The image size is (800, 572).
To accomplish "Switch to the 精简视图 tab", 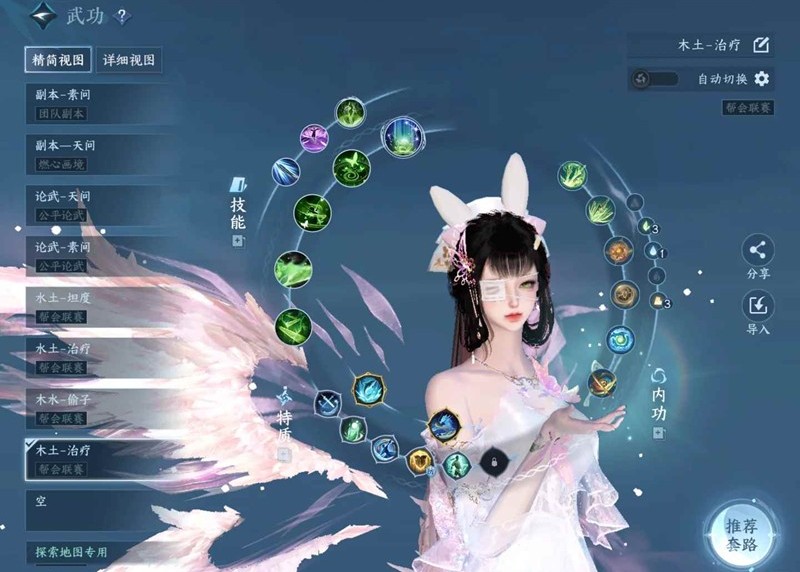I will click(x=59, y=60).
